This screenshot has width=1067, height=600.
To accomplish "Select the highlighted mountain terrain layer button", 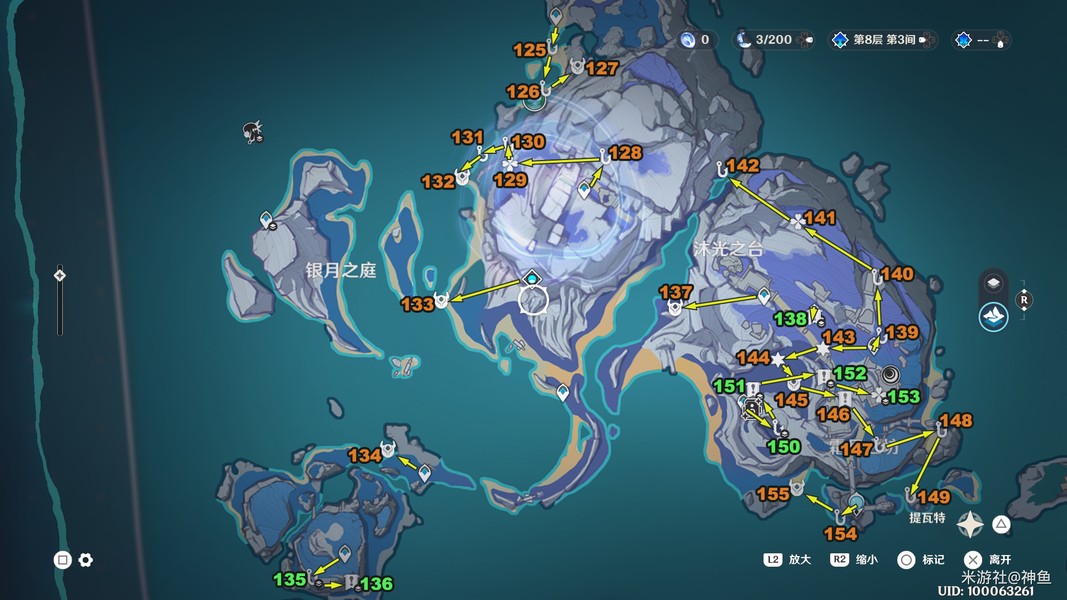I will pos(993,317).
